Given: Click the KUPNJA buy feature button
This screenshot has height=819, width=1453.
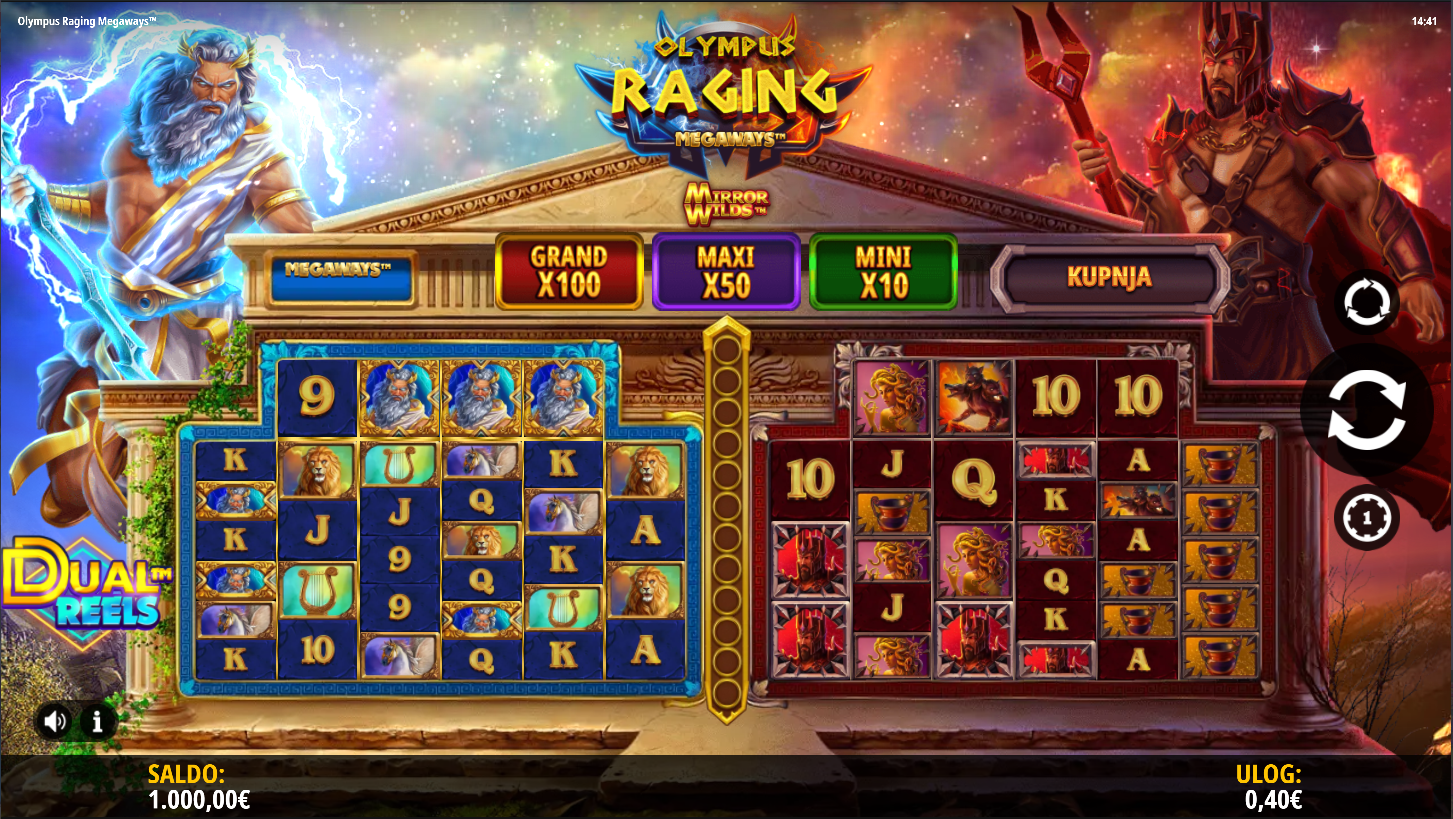Looking at the screenshot, I should (x=1109, y=276).
